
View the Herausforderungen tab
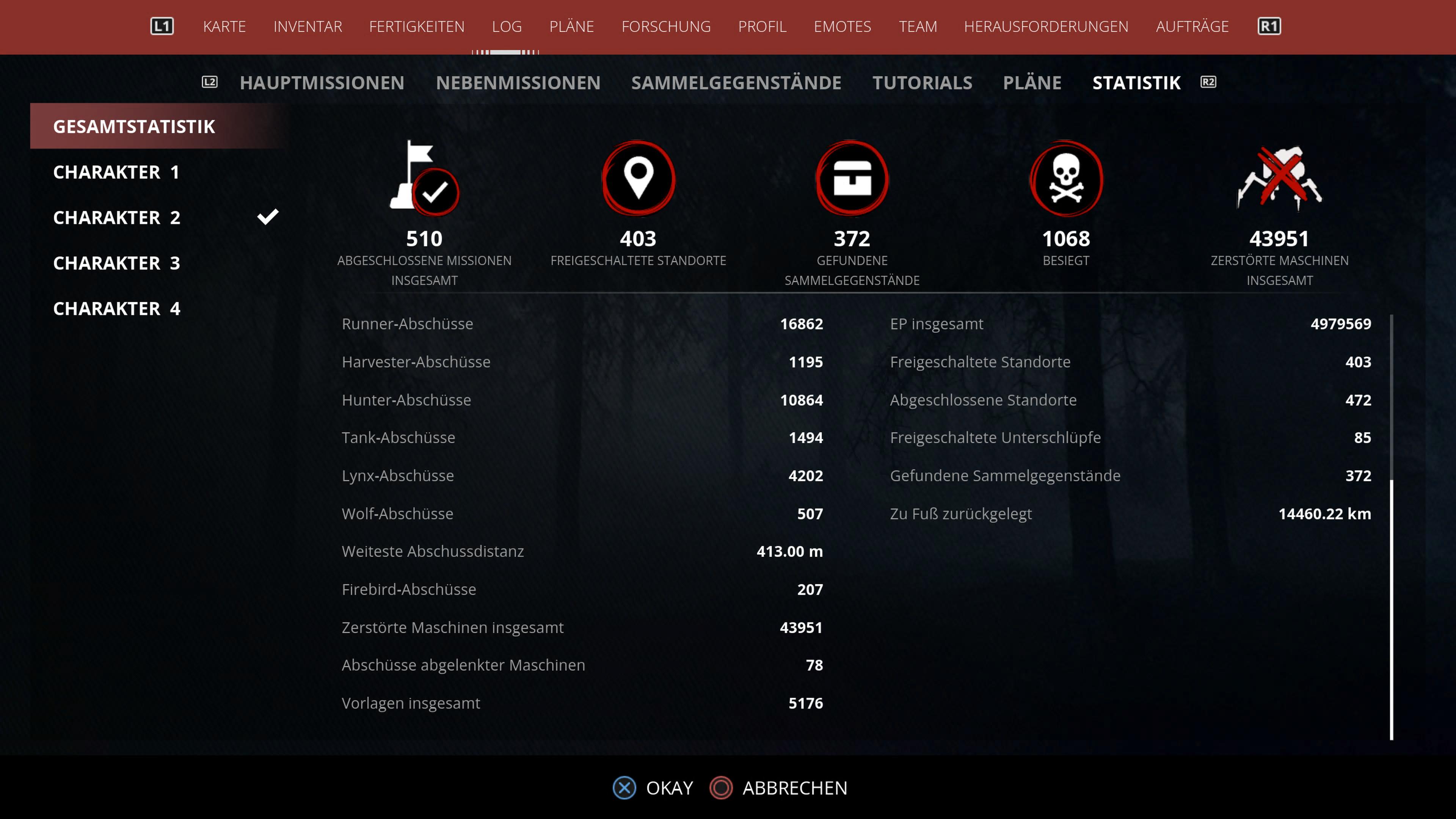point(1046,27)
